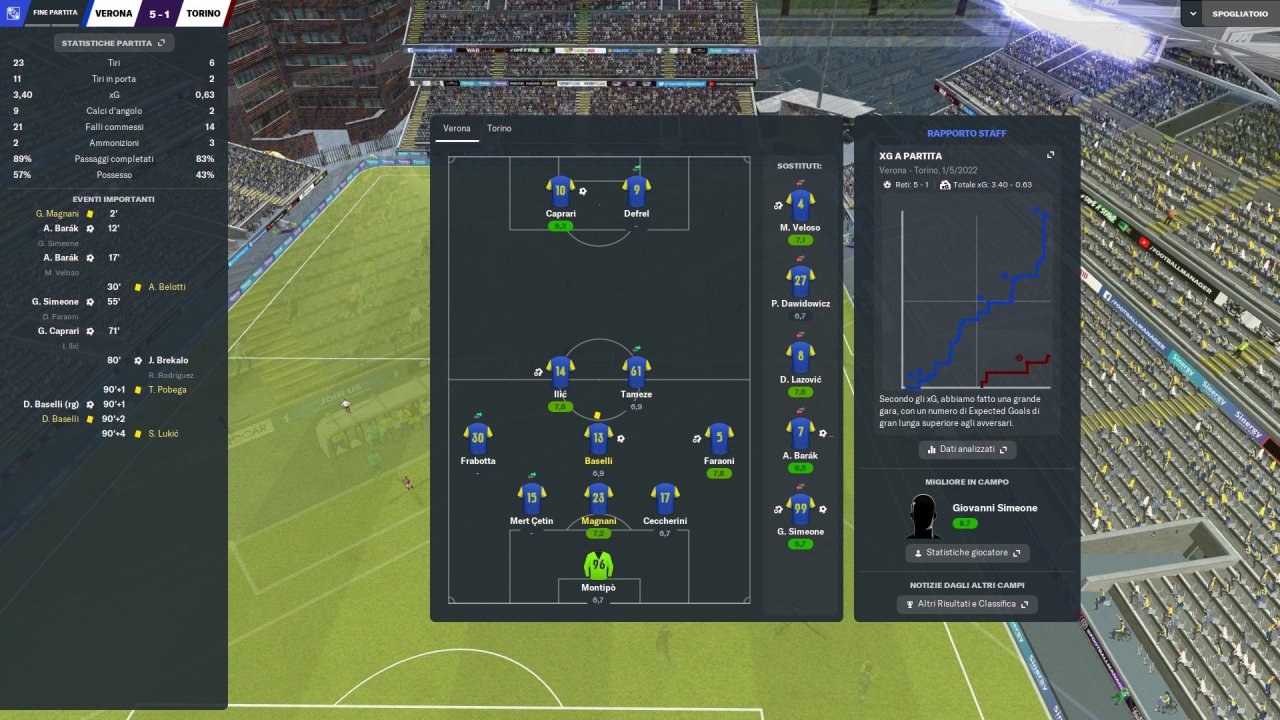Open Giovanni Simeone's best player profile
Image resolution: width=1280 pixels, height=720 pixels.
click(994, 508)
